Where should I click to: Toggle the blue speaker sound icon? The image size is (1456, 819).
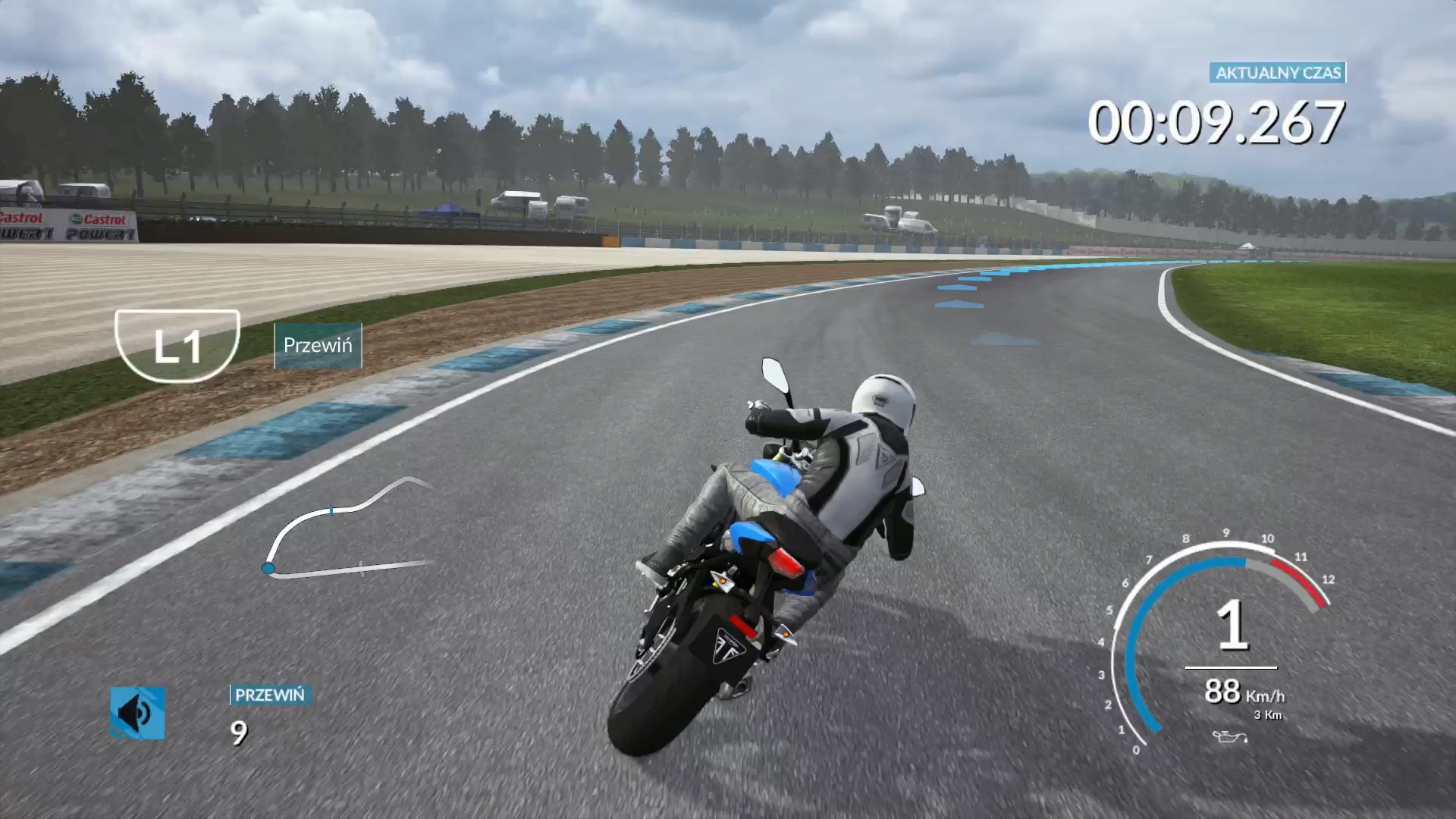coord(137,713)
